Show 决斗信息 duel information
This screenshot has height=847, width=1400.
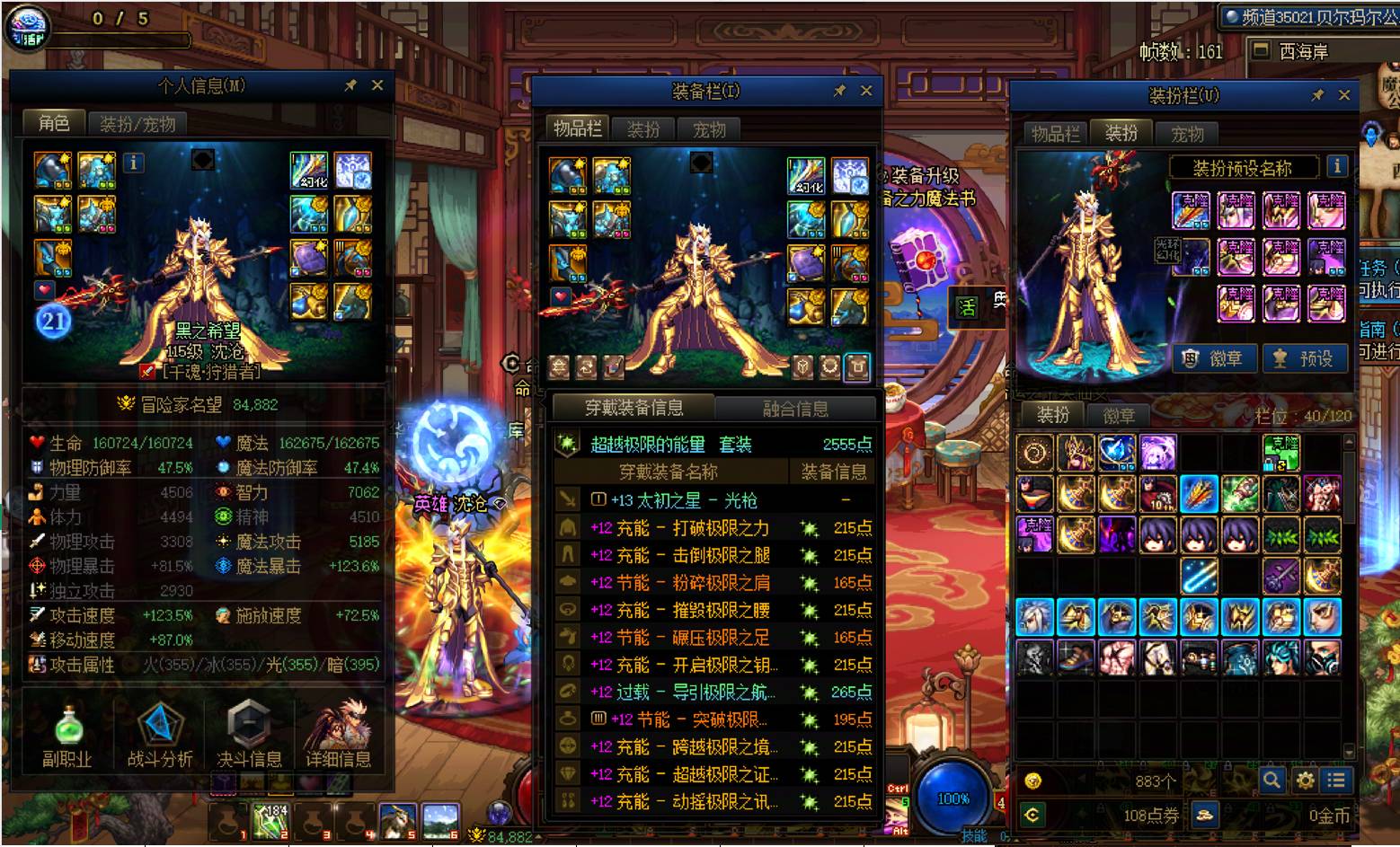coord(249,737)
